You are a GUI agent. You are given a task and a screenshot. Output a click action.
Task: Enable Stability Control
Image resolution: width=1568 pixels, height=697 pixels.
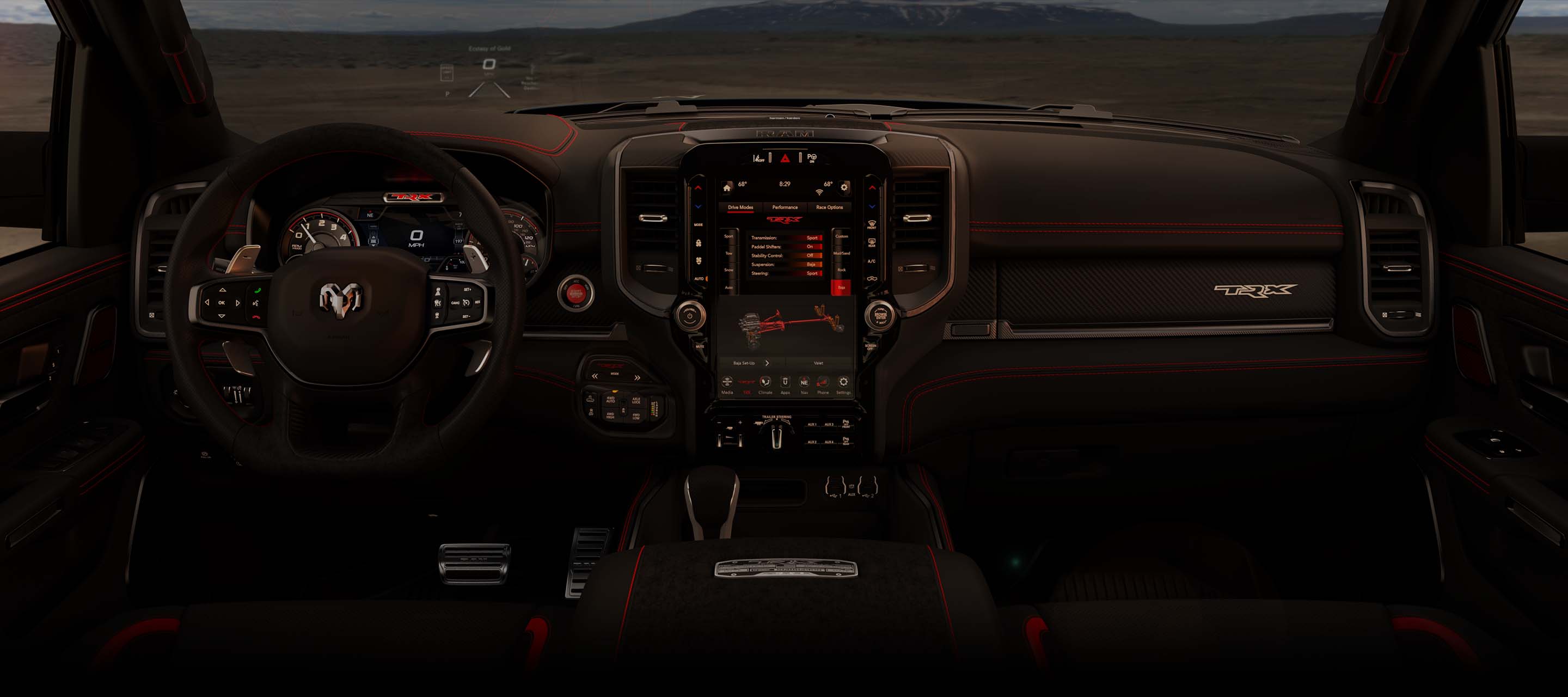click(813, 256)
